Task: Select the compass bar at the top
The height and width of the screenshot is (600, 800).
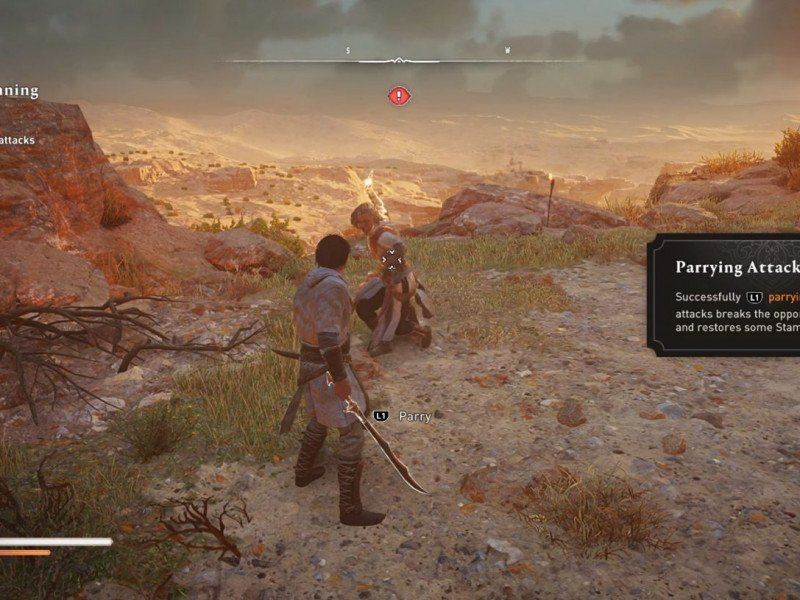Action: pos(400,60)
